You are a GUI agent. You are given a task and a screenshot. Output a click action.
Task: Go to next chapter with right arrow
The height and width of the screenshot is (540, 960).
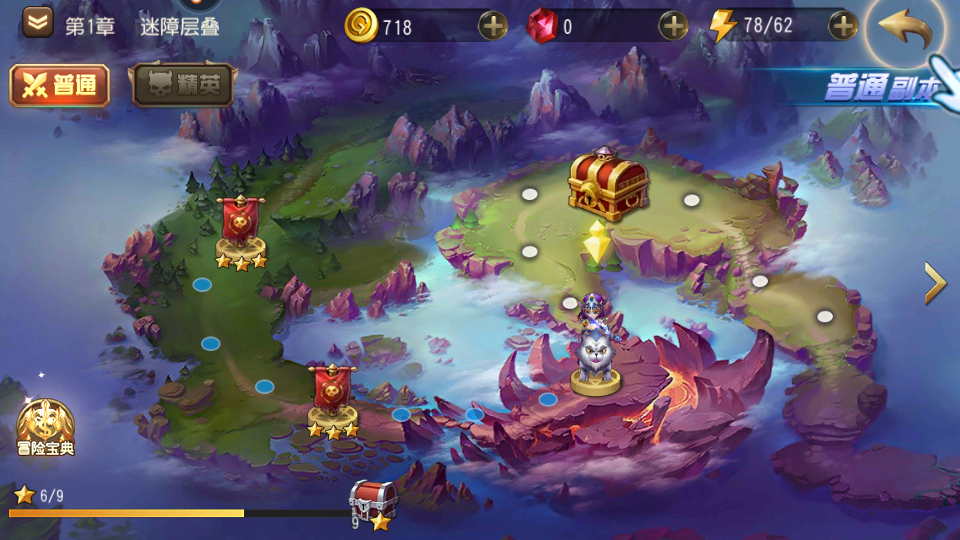pos(935,283)
